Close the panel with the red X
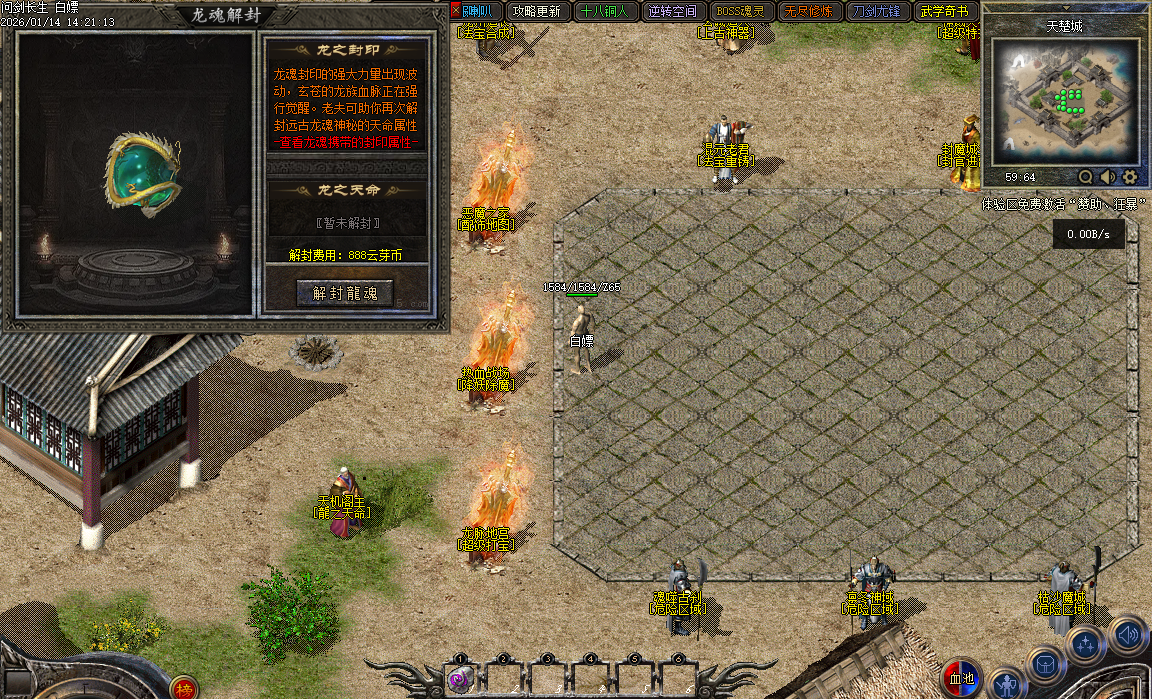 (457, 11)
